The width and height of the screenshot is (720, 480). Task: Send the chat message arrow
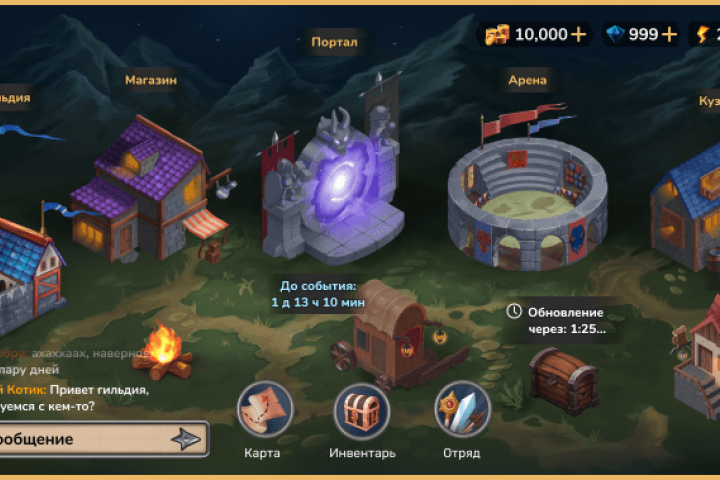(186, 439)
